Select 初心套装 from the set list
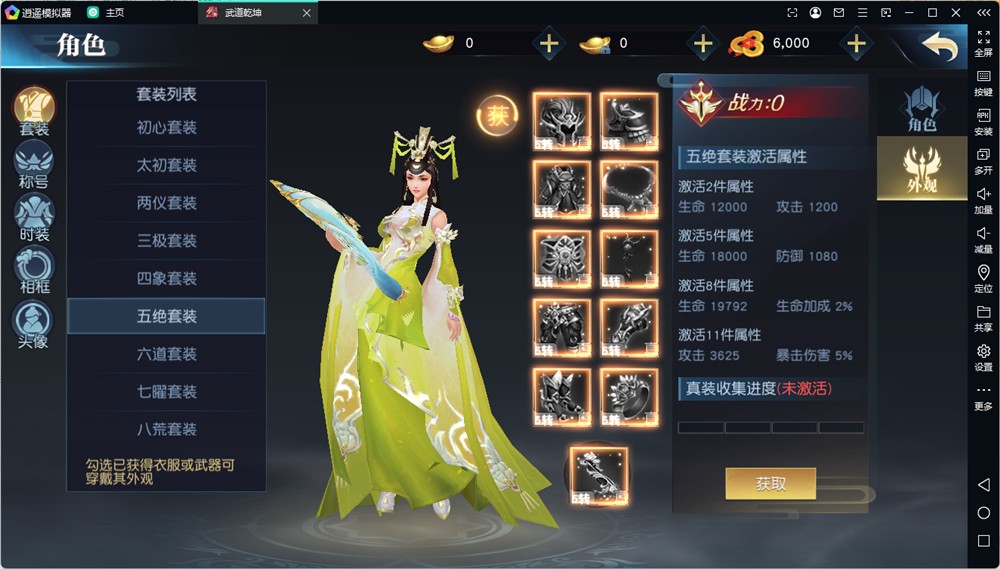Viewport: 1000px width, 569px height. pos(166,128)
